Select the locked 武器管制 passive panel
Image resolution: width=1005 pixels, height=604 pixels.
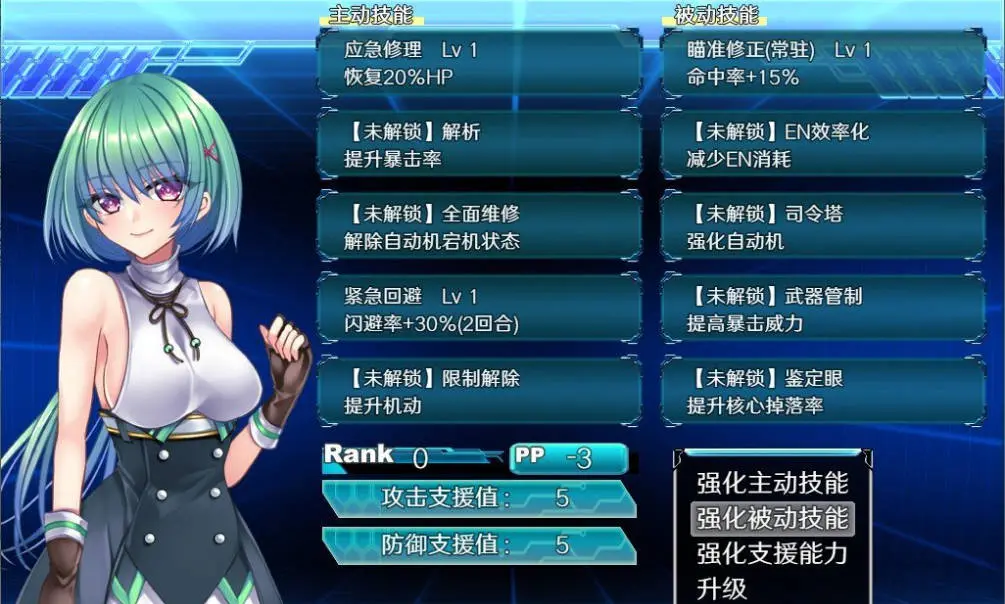(822, 309)
